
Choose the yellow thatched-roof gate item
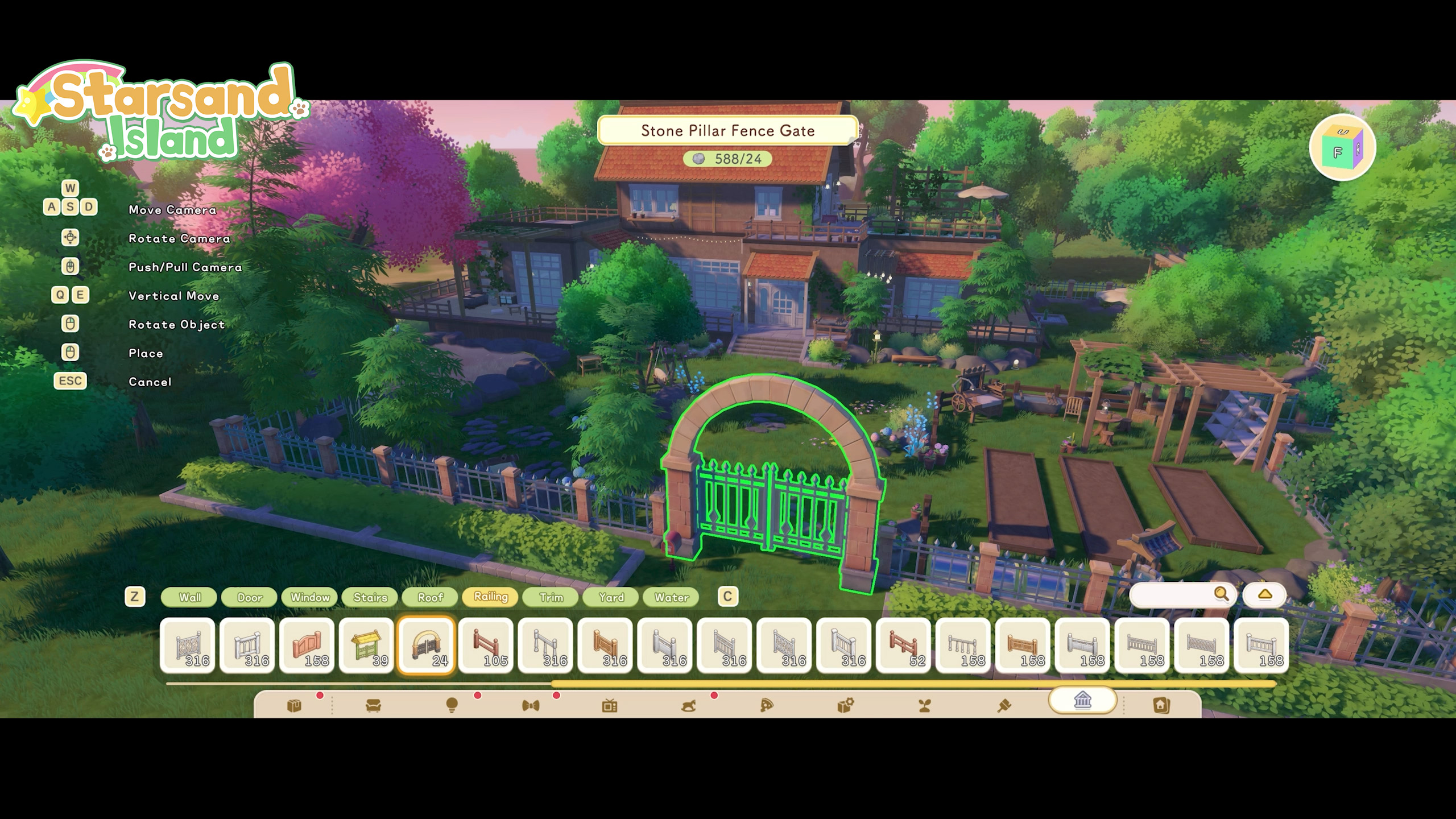(367, 646)
